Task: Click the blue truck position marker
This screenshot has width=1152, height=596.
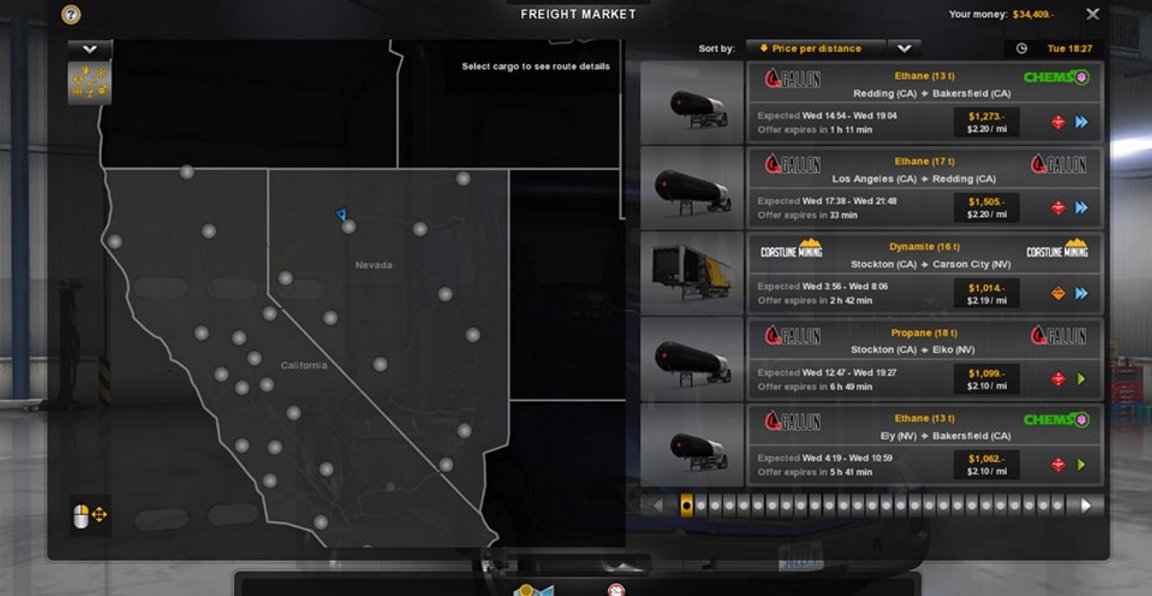Action: pyautogui.click(x=341, y=214)
